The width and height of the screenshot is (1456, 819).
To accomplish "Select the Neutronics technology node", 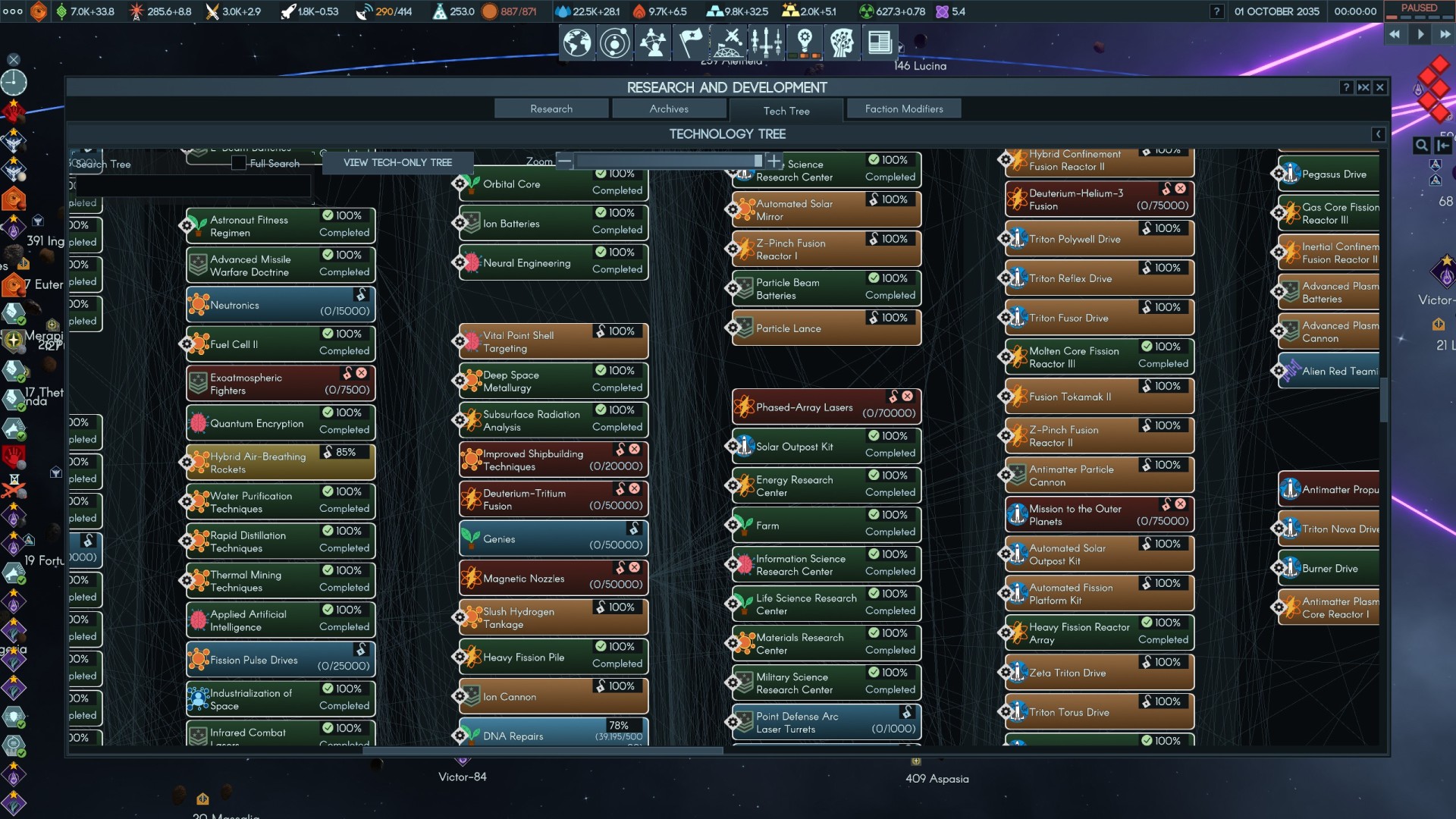I will 281,305.
